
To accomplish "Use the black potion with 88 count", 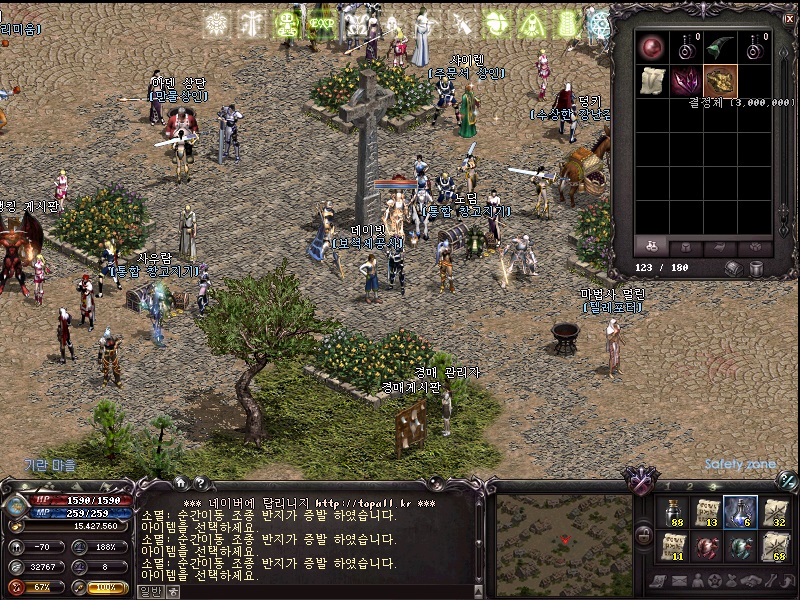I will tap(672, 512).
